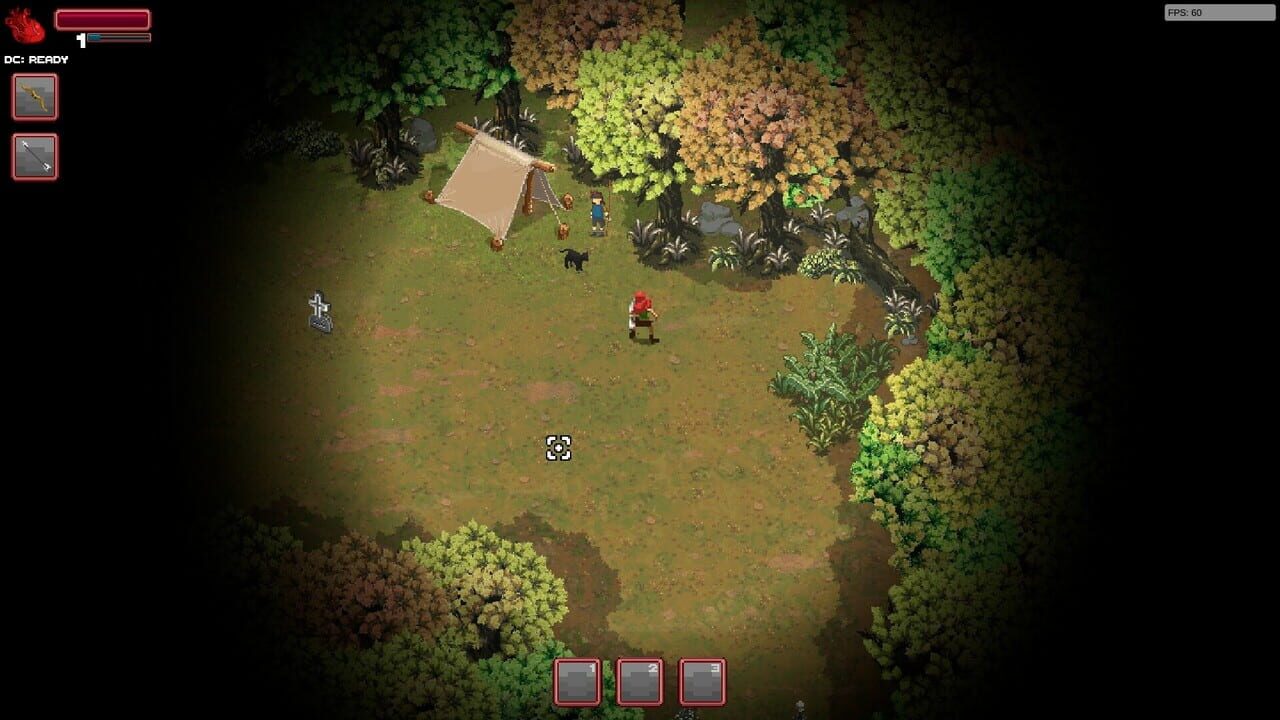Select the golden bow weapon icon
This screenshot has width=1280, height=720.
[x=34, y=97]
